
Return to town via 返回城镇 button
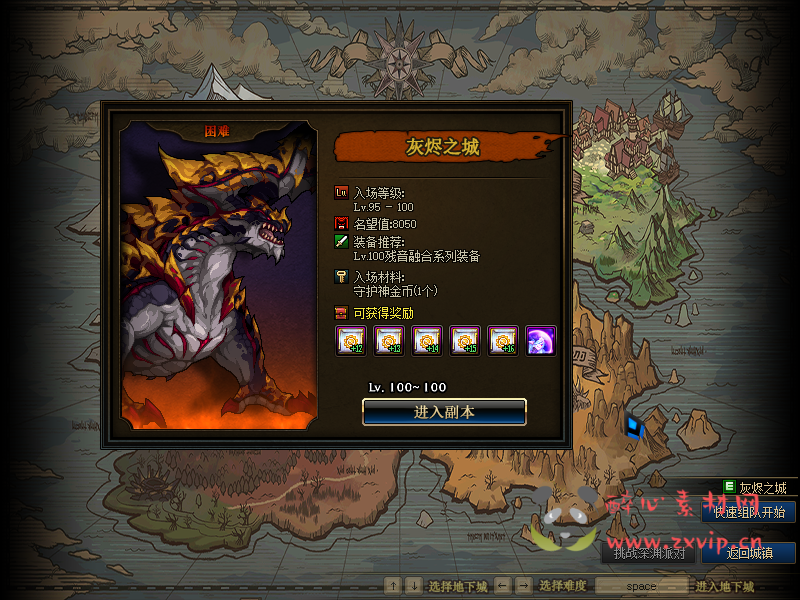pyautogui.click(x=748, y=553)
